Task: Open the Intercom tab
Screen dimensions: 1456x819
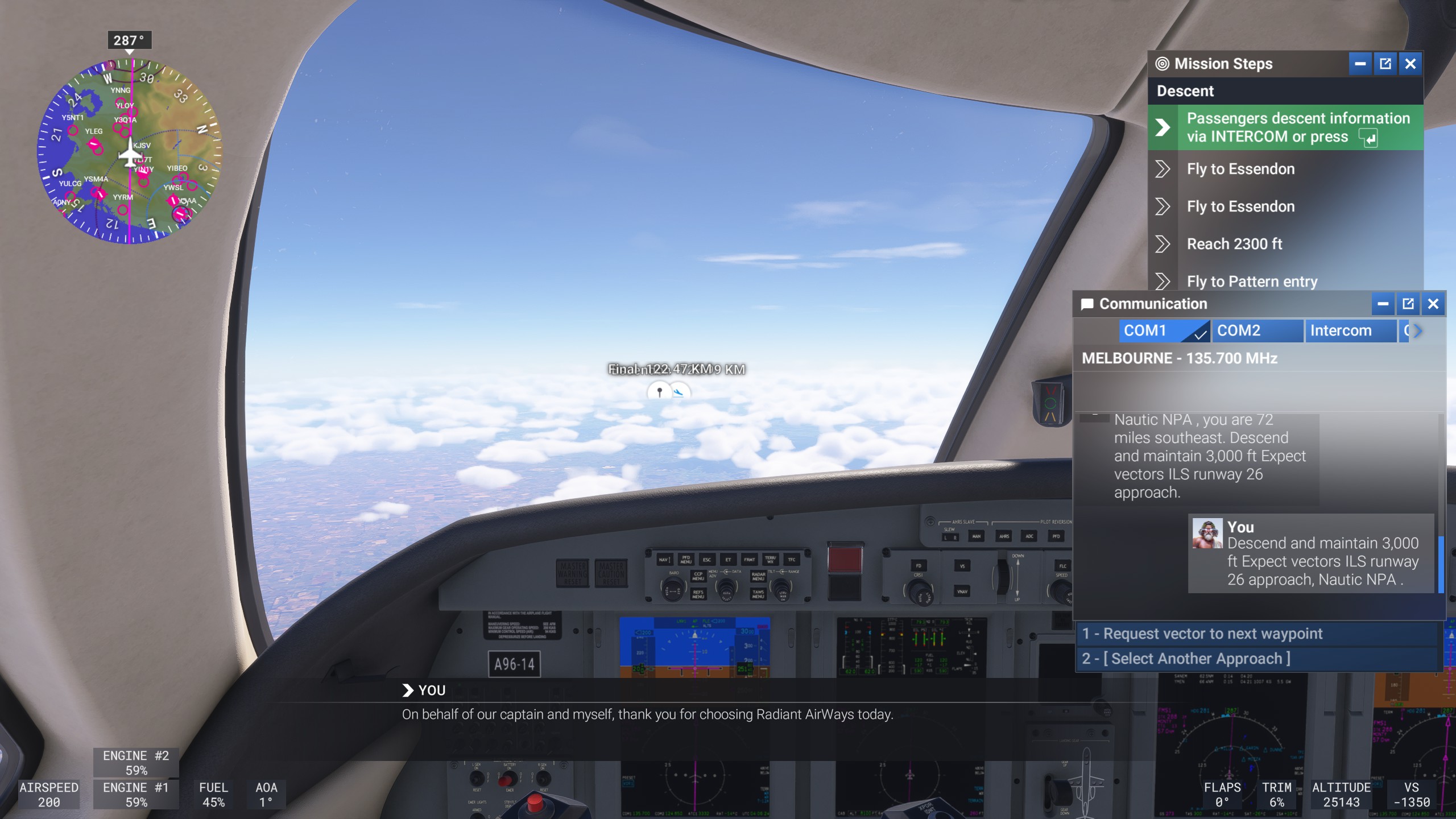Action: tap(1351, 330)
